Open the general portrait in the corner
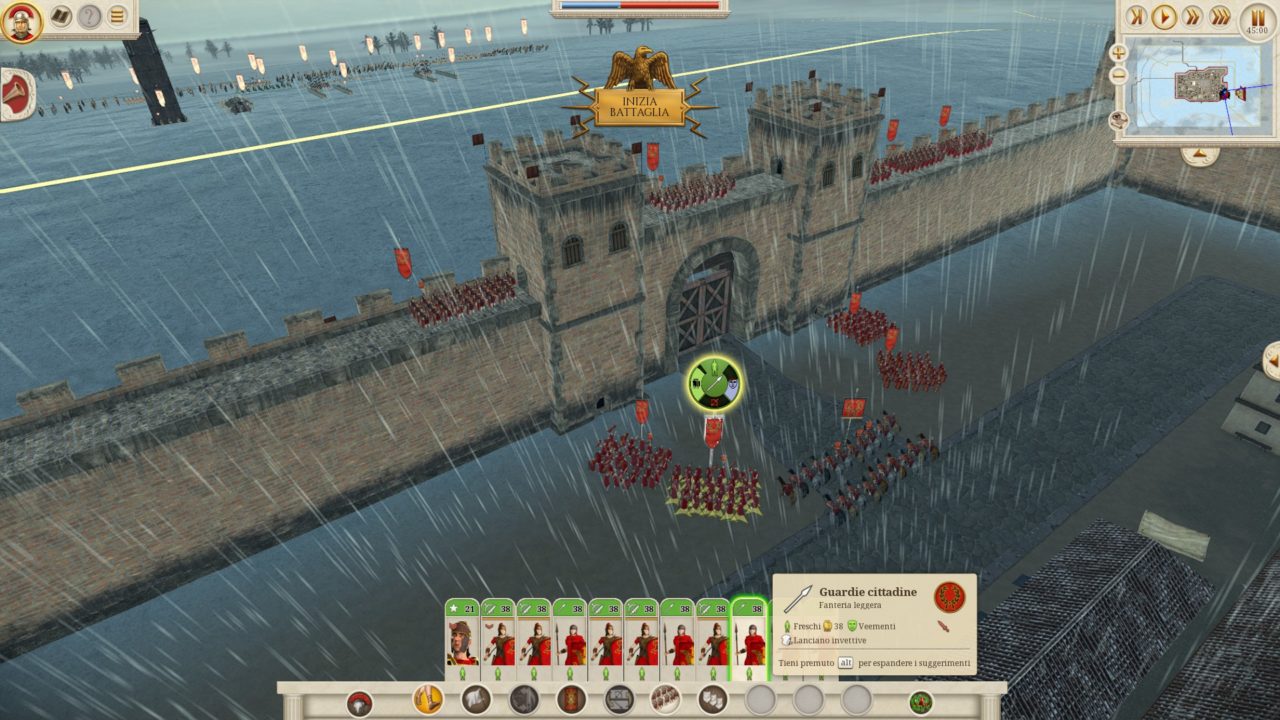 click(x=20, y=21)
